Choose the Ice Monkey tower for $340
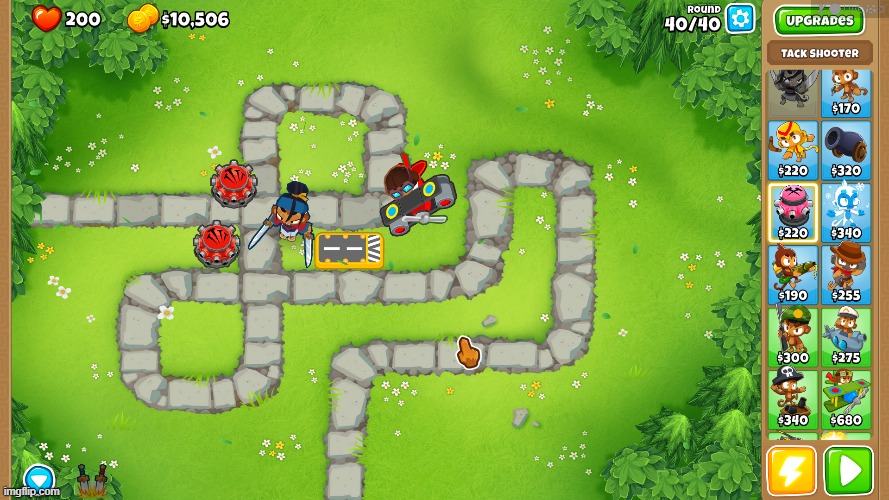889x500 pixels. tap(846, 212)
